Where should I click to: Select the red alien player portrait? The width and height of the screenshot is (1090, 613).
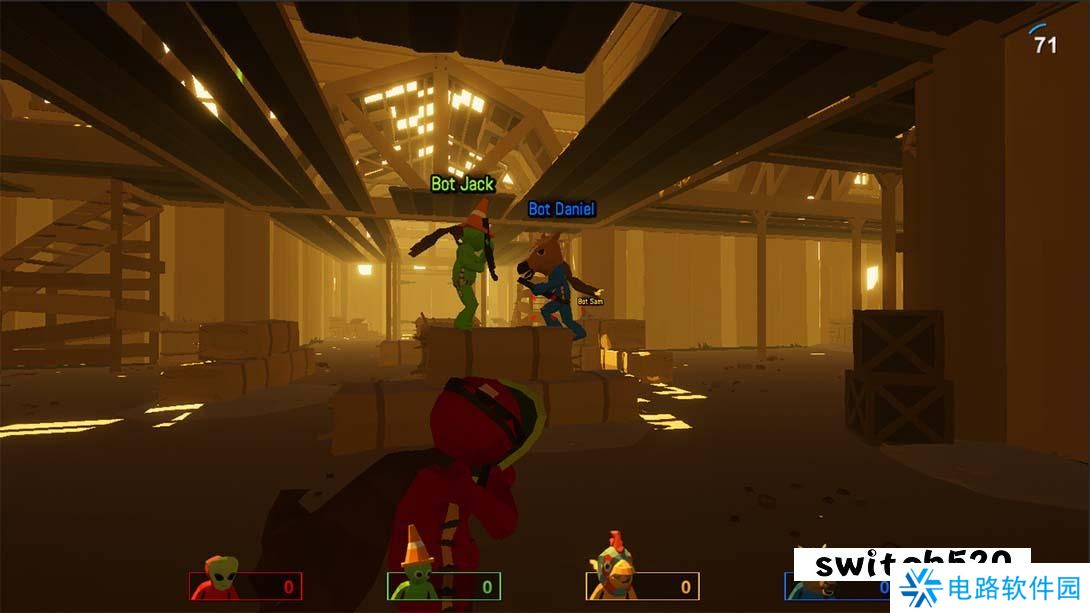(x=218, y=579)
